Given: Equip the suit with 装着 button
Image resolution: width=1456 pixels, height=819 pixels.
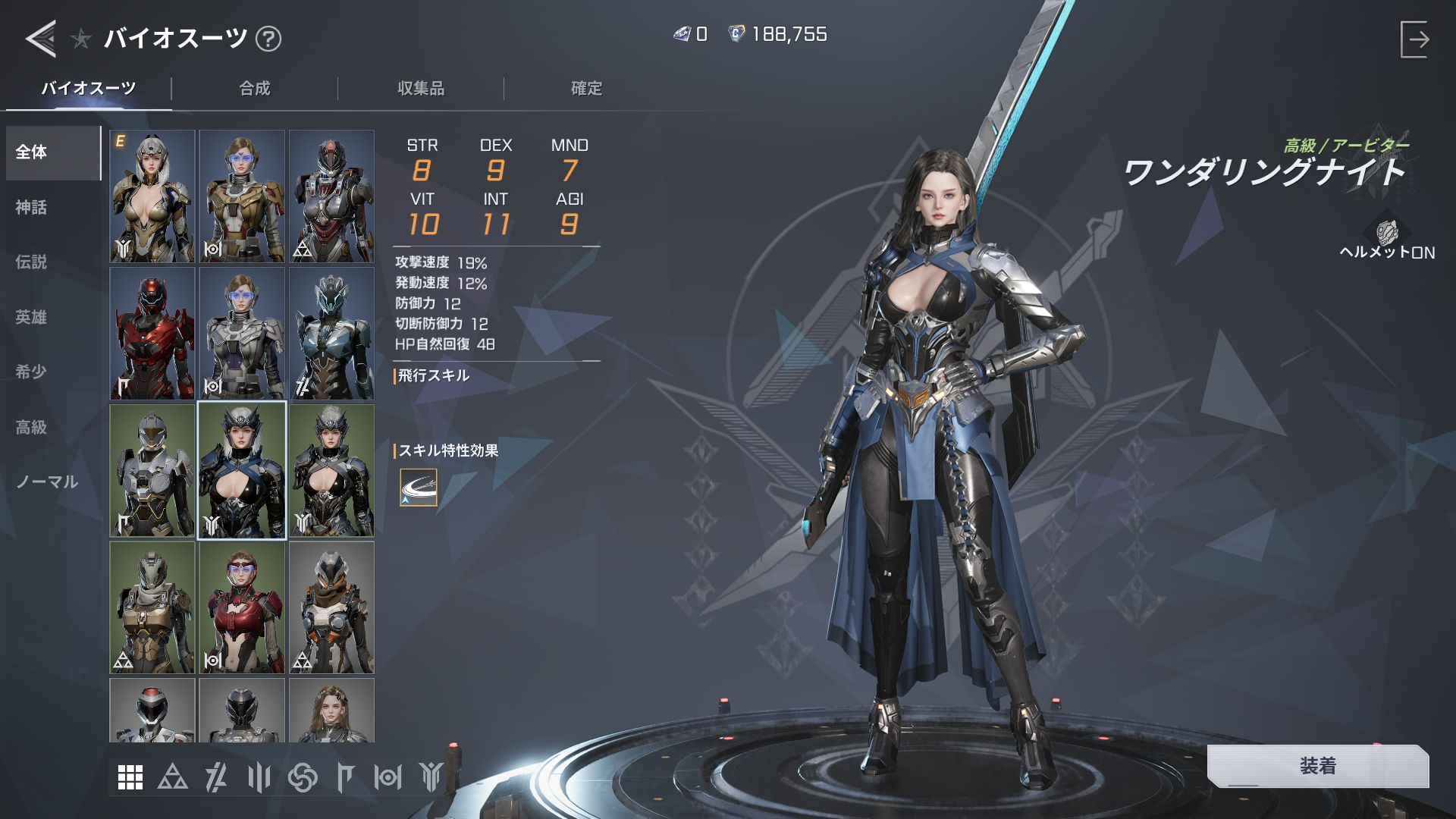Looking at the screenshot, I should point(1317,766).
